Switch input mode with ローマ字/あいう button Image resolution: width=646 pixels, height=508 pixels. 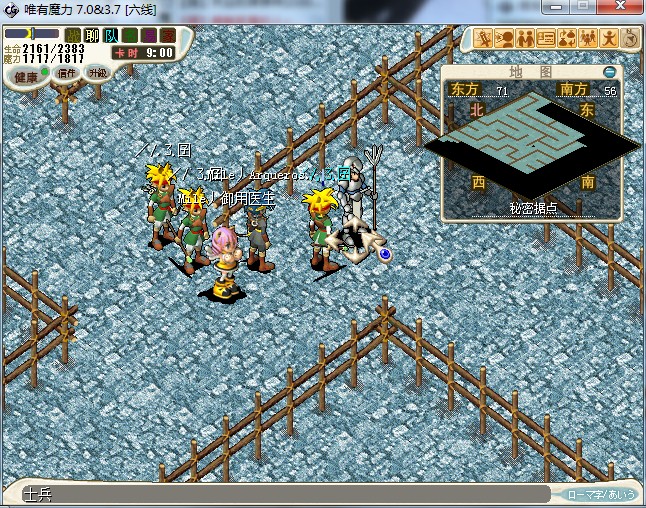click(601, 494)
